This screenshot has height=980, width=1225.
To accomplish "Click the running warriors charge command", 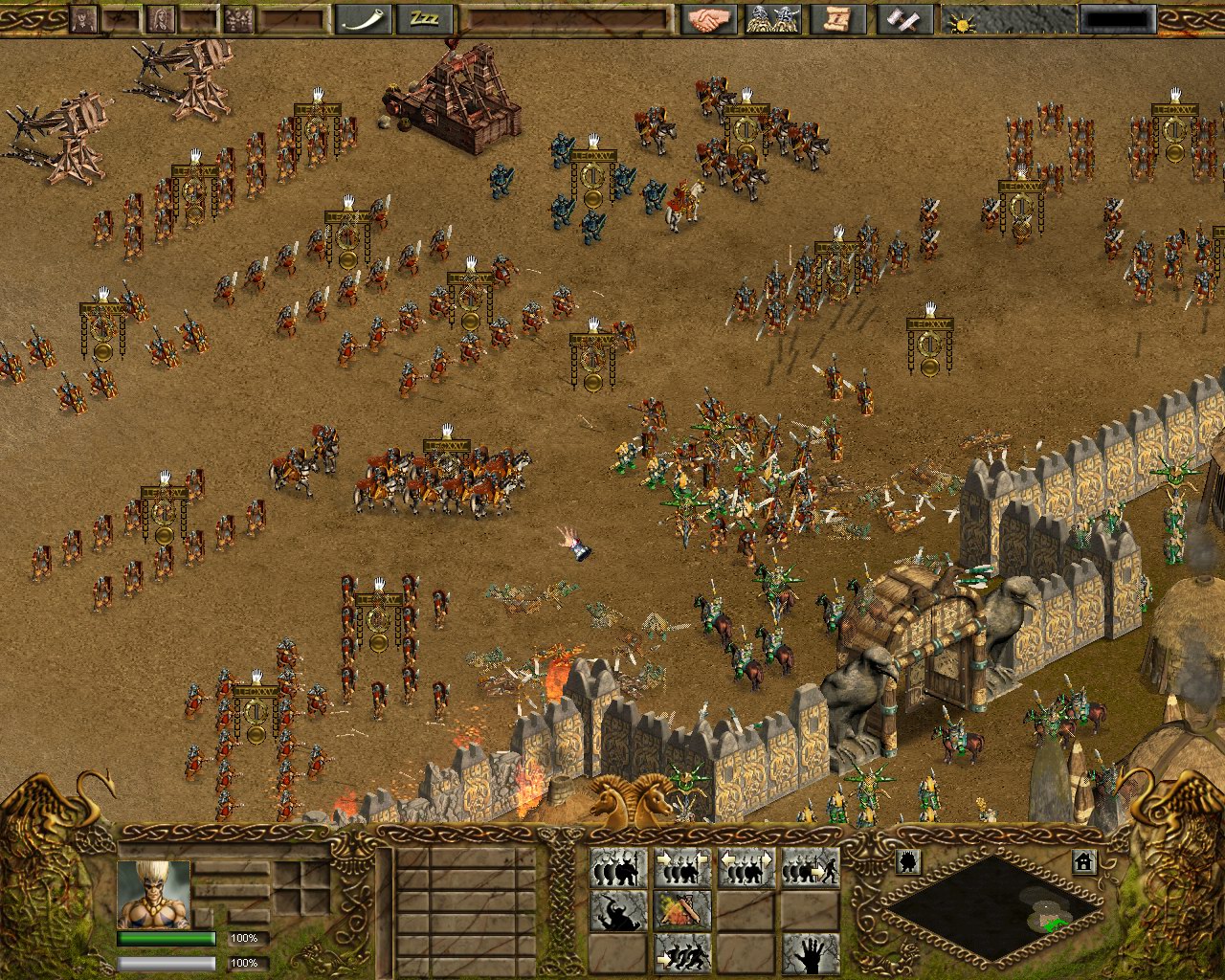I will click(x=682, y=953).
